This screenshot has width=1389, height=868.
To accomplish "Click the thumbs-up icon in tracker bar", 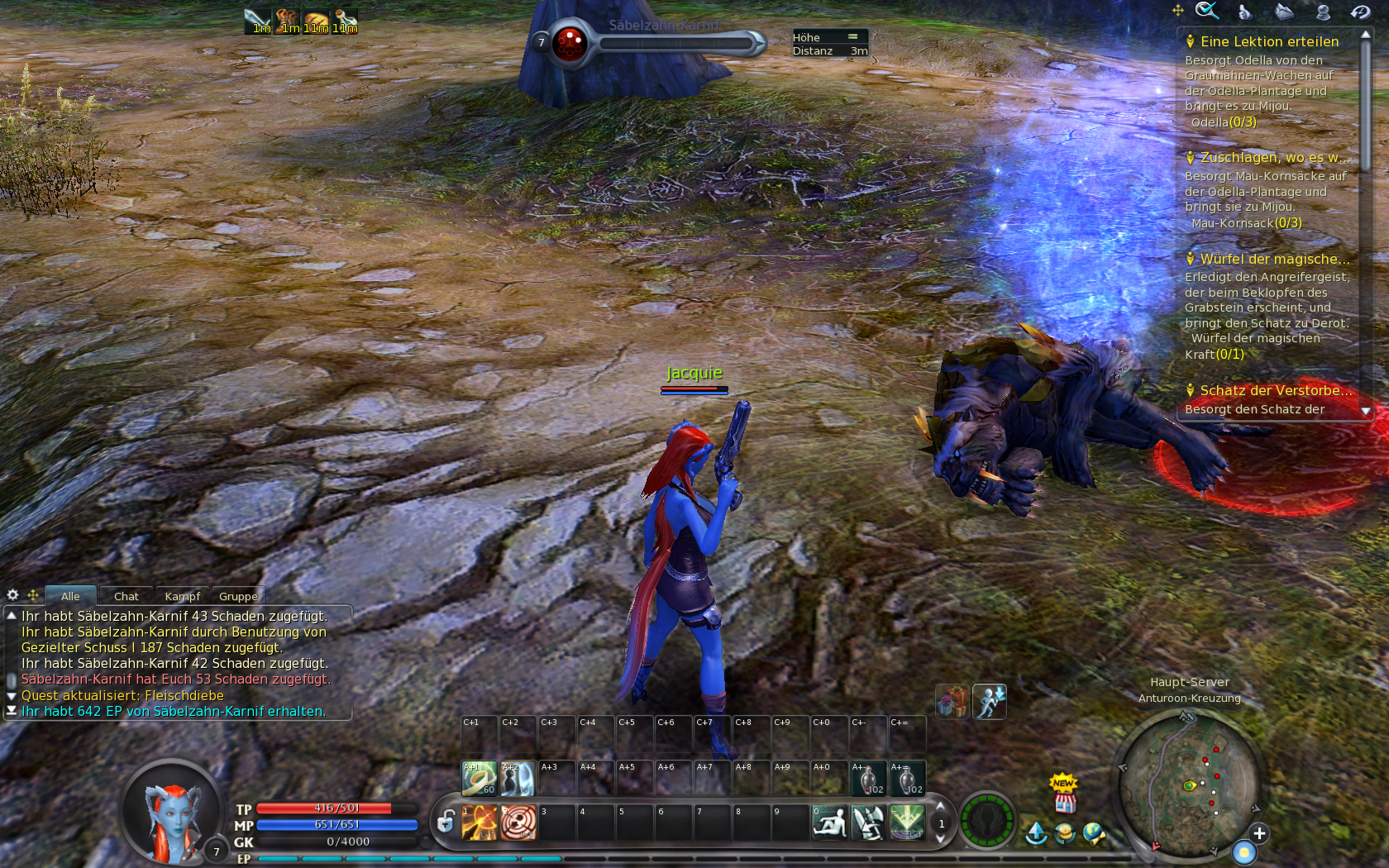I will pyautogui.click(x=1245, y=12).
